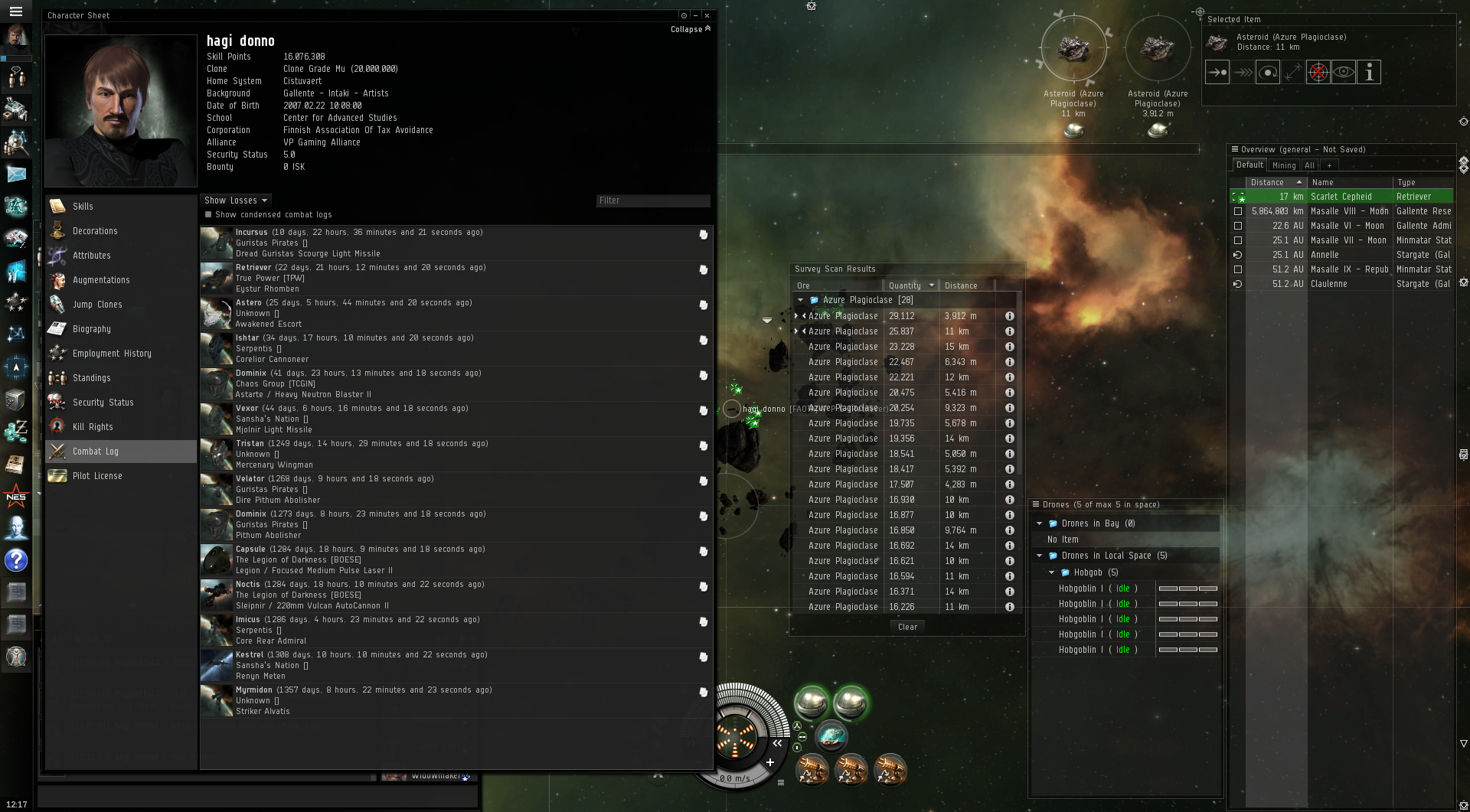Show info for the selected asteroid
The image size is (1470, 812).
click(1369, 72)
